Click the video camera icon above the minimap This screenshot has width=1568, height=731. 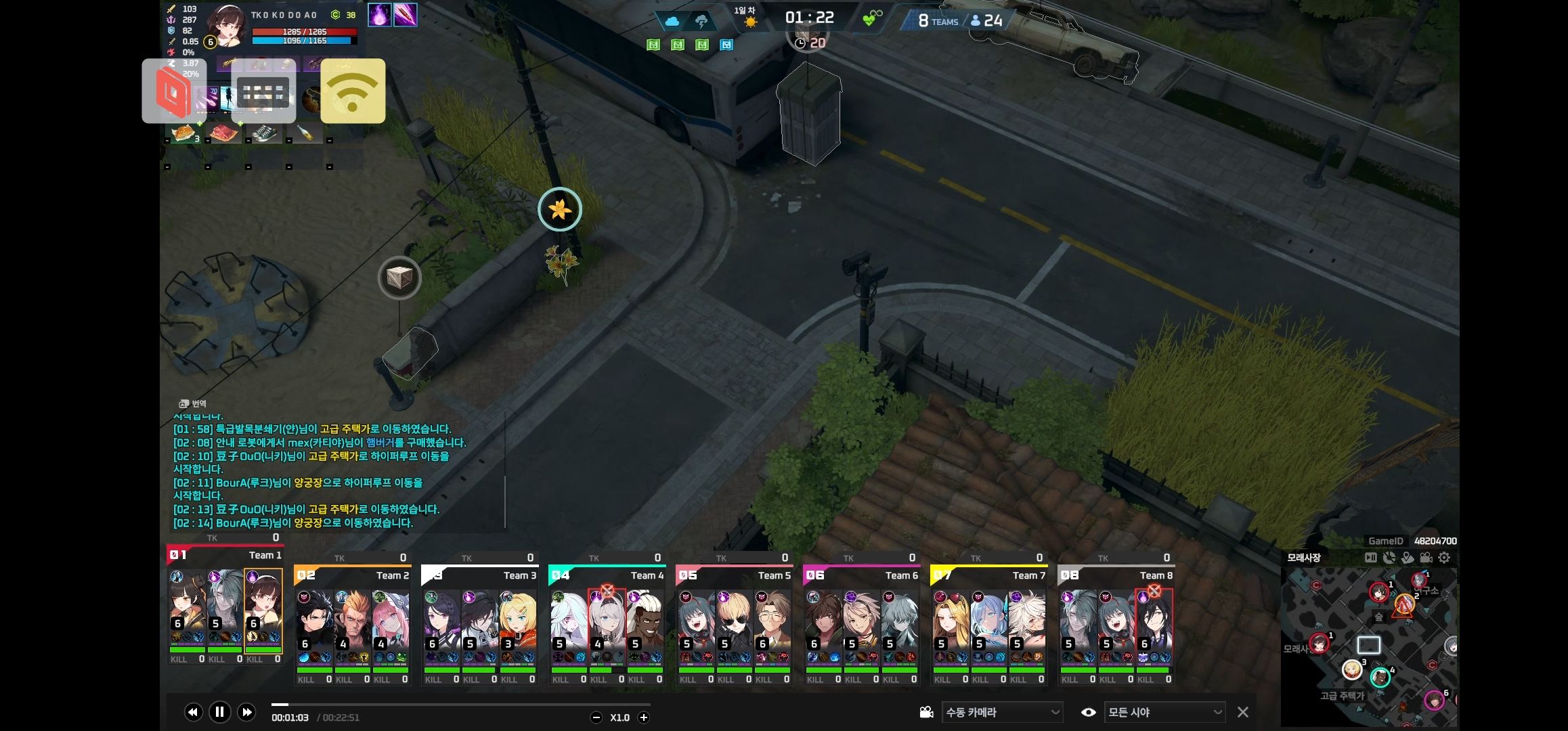click(x=1426, y=558)
